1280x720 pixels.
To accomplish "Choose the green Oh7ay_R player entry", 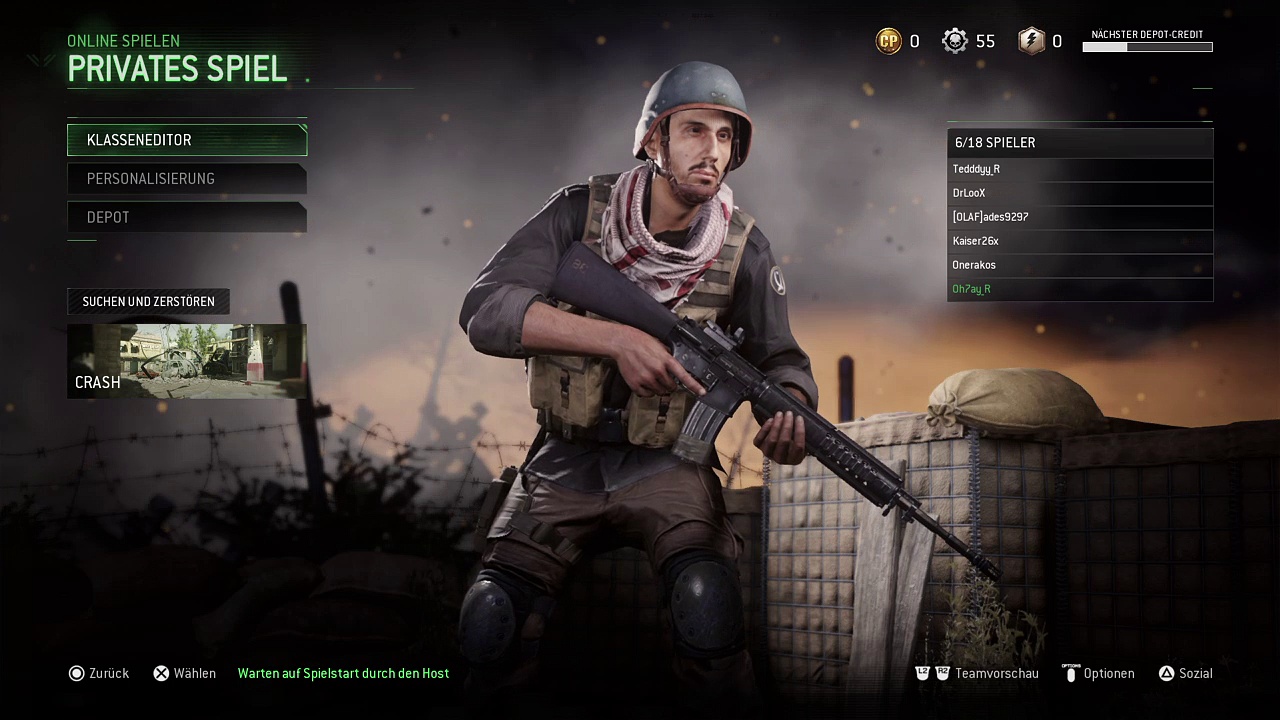I will [x=1080, y=289].
